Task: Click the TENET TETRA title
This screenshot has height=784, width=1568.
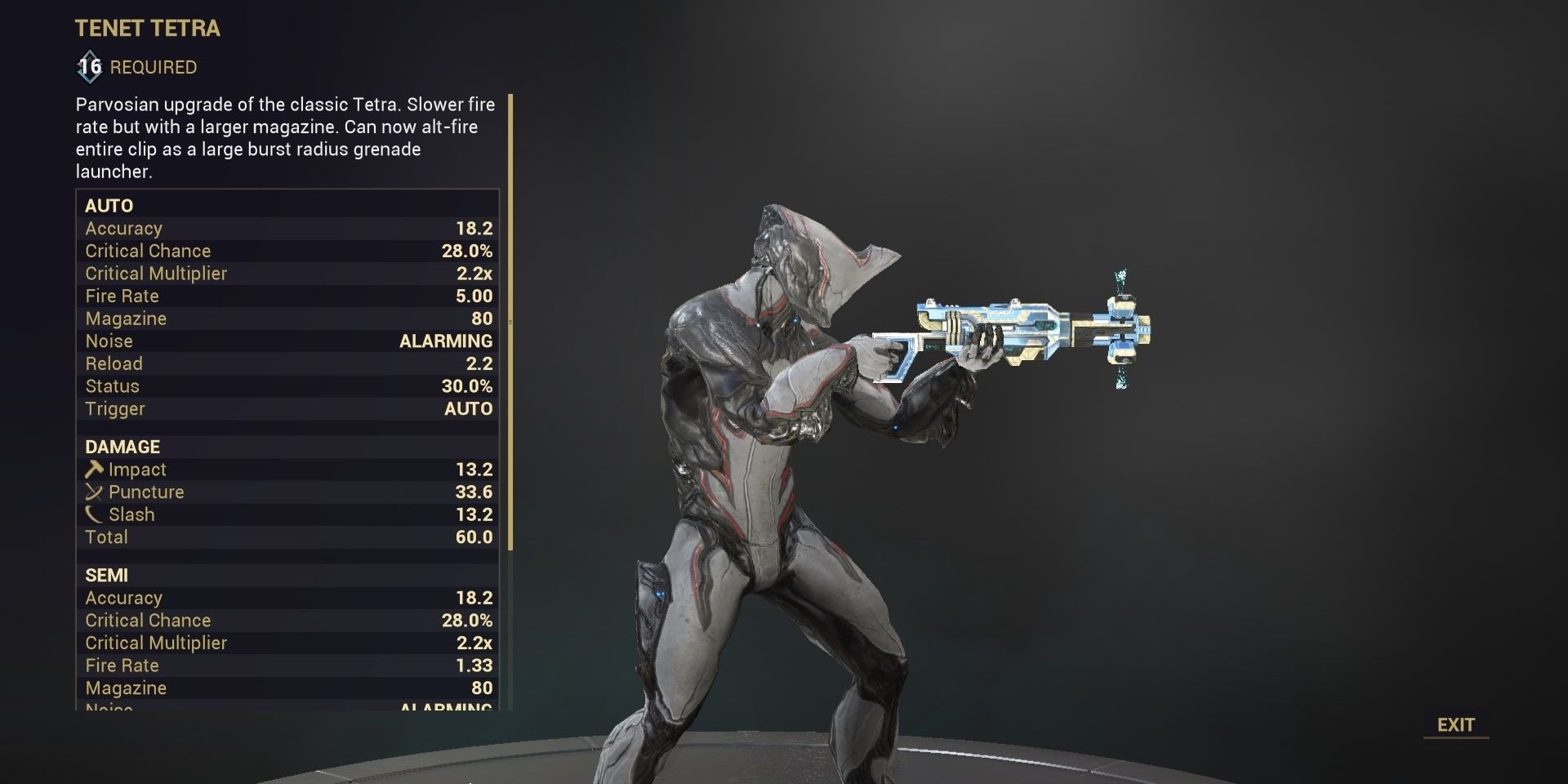Action: pos(147,28)
